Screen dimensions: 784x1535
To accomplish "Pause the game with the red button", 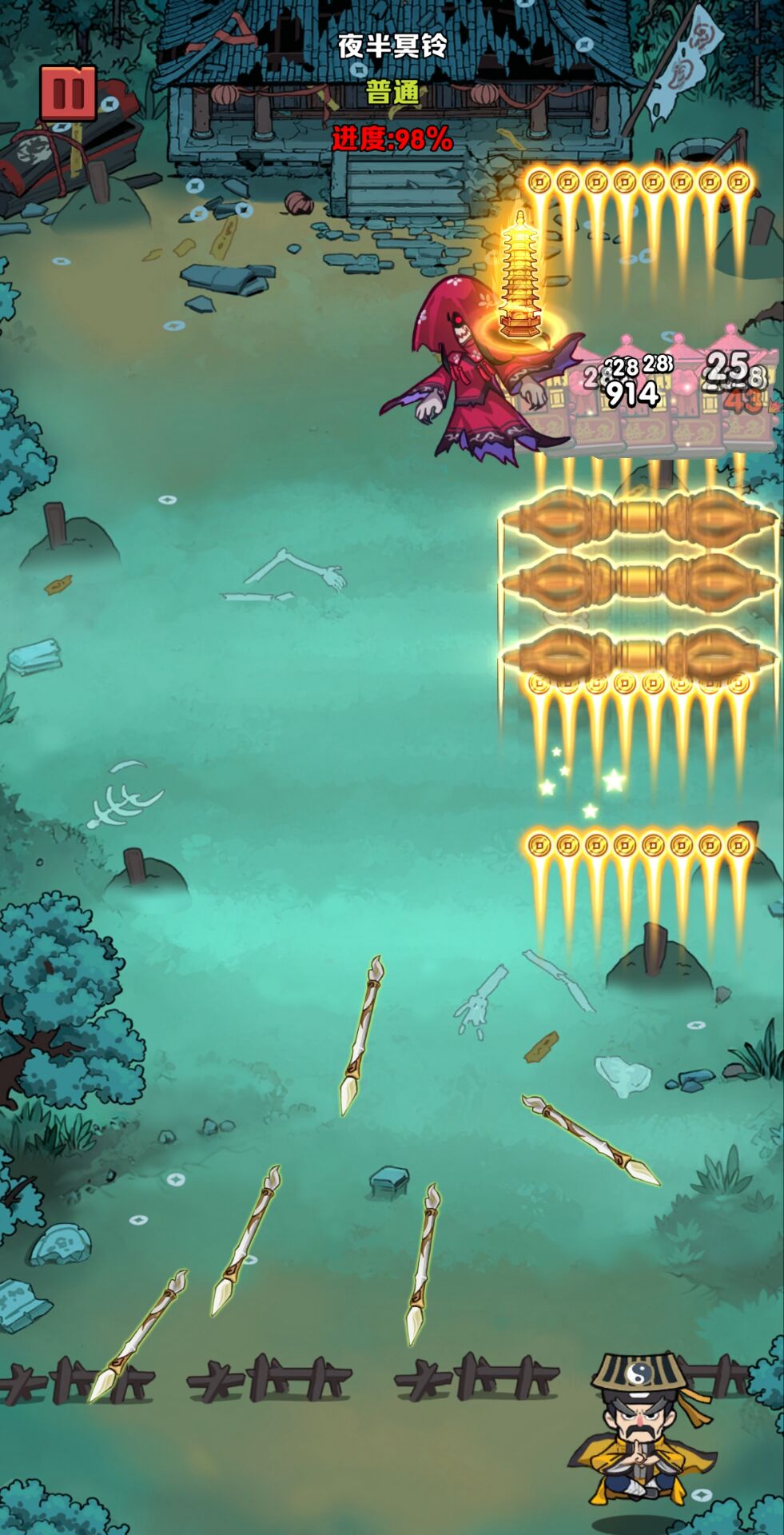I will tap(68, 93).
